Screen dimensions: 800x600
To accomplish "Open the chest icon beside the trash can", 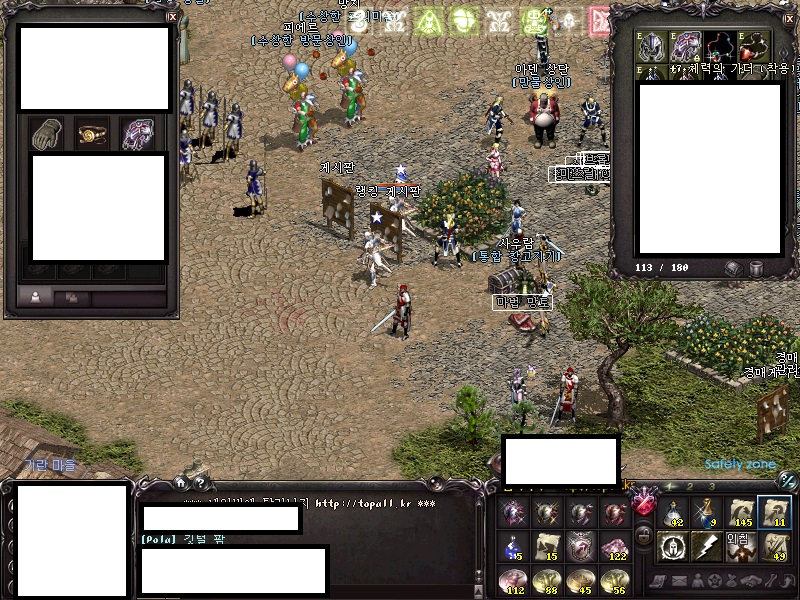I will [733, 268].
